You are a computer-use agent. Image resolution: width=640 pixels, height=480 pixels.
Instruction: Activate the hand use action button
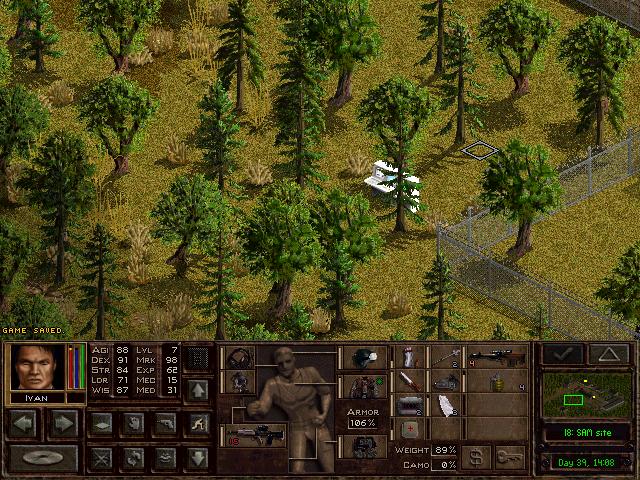coord(133,424)
